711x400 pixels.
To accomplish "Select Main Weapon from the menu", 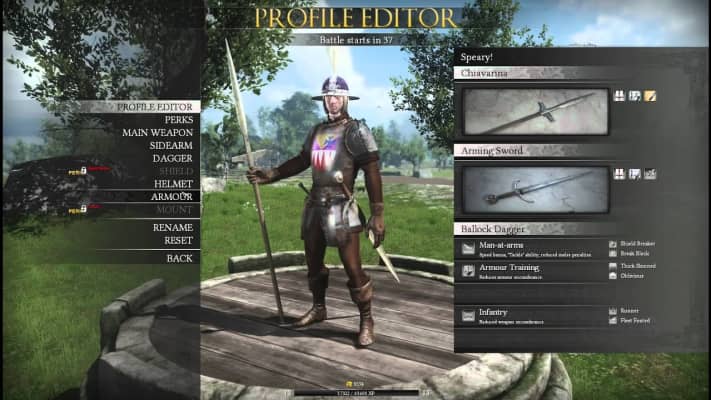I will tap(157, 132).
